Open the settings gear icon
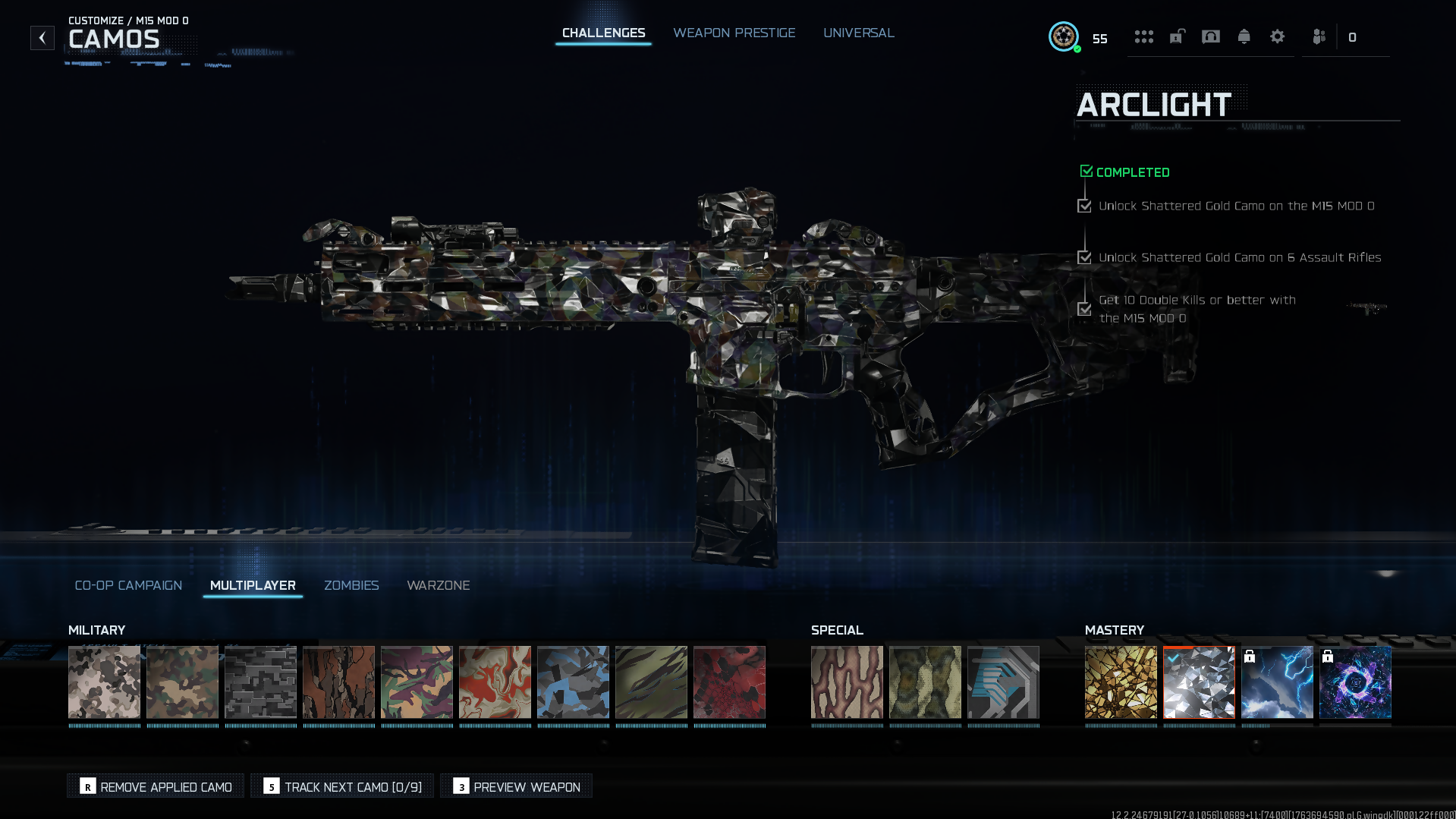This screenshot has height=819, width=1456. (x=1277, y=36)
